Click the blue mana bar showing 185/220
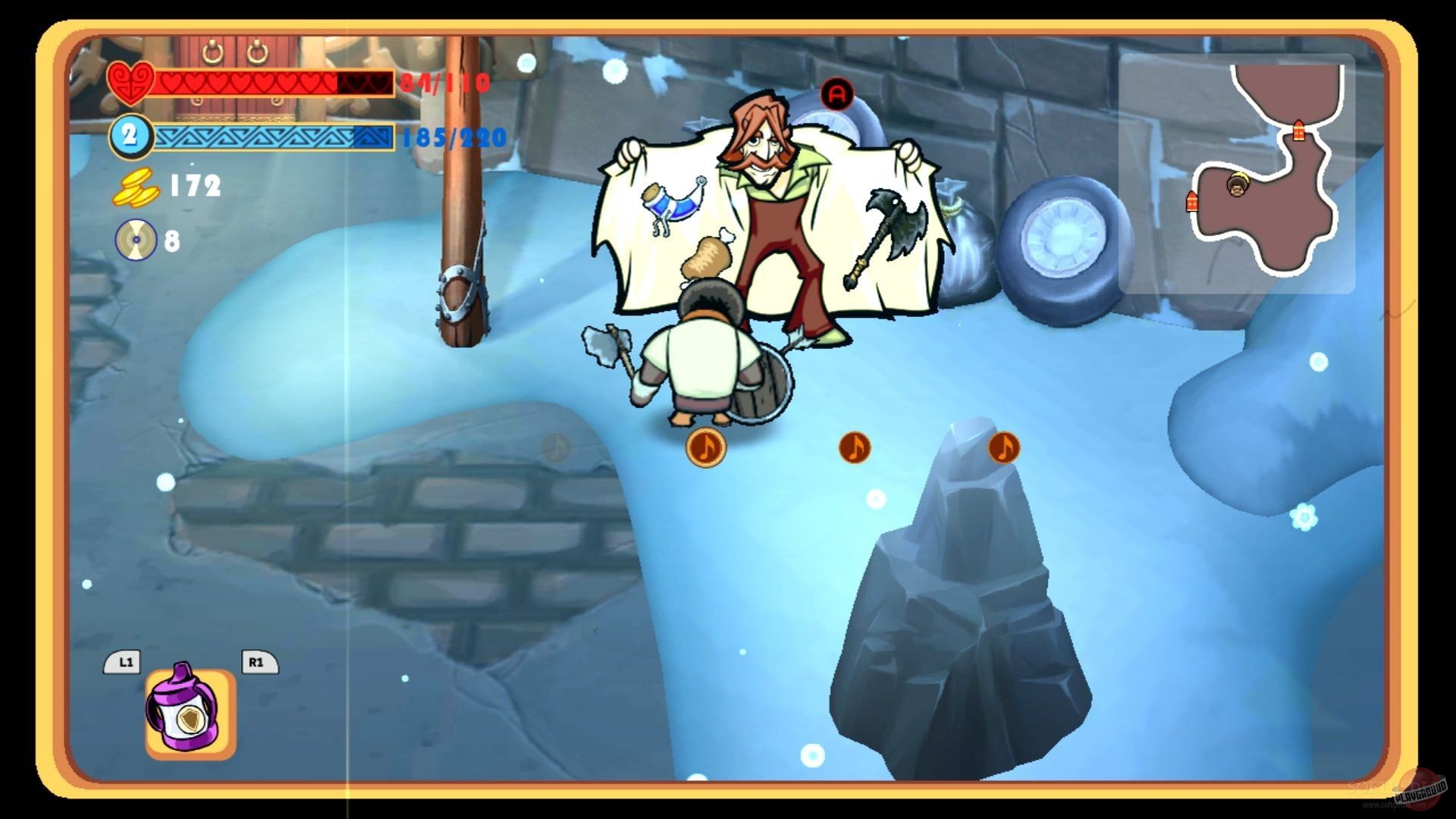Image resolution: width=1456 pixels, height=819 pixels. [x=273, y=138]
